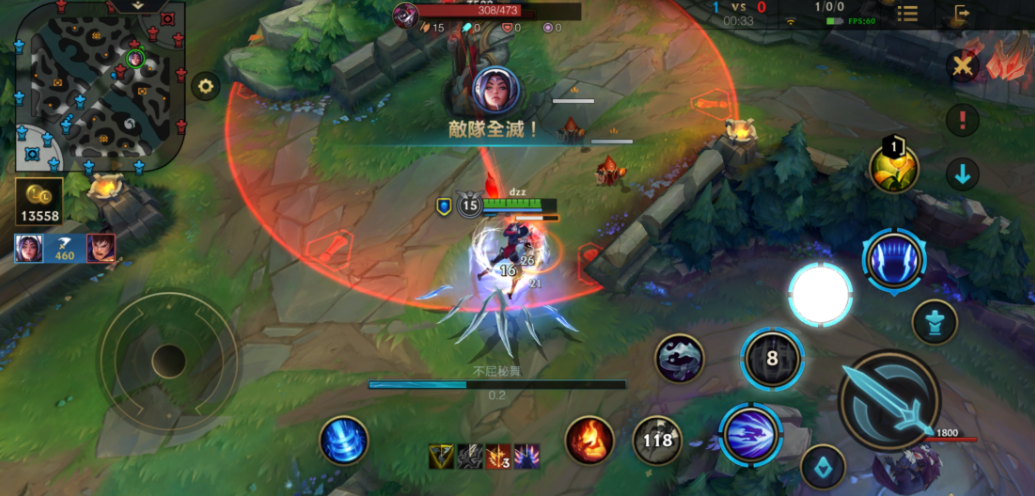The image size is (1035, 496).
Task: Use the yellow flower item with badge 1
Action: coord(895,169)
